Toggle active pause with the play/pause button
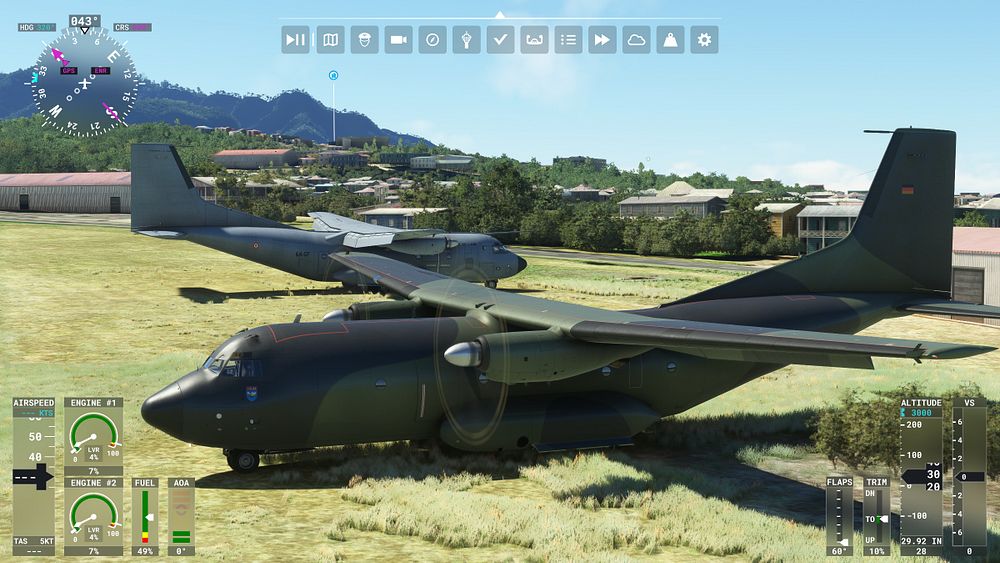This screenshot has width=1000, height=563. 295,40
